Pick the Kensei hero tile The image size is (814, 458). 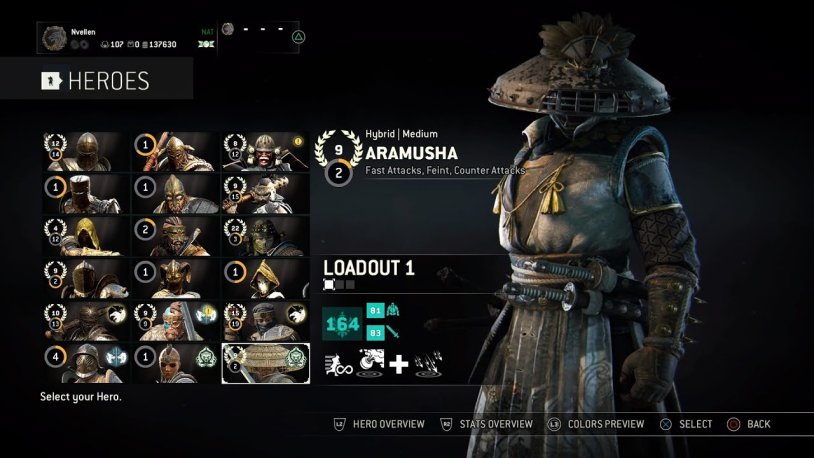[265, 151]
